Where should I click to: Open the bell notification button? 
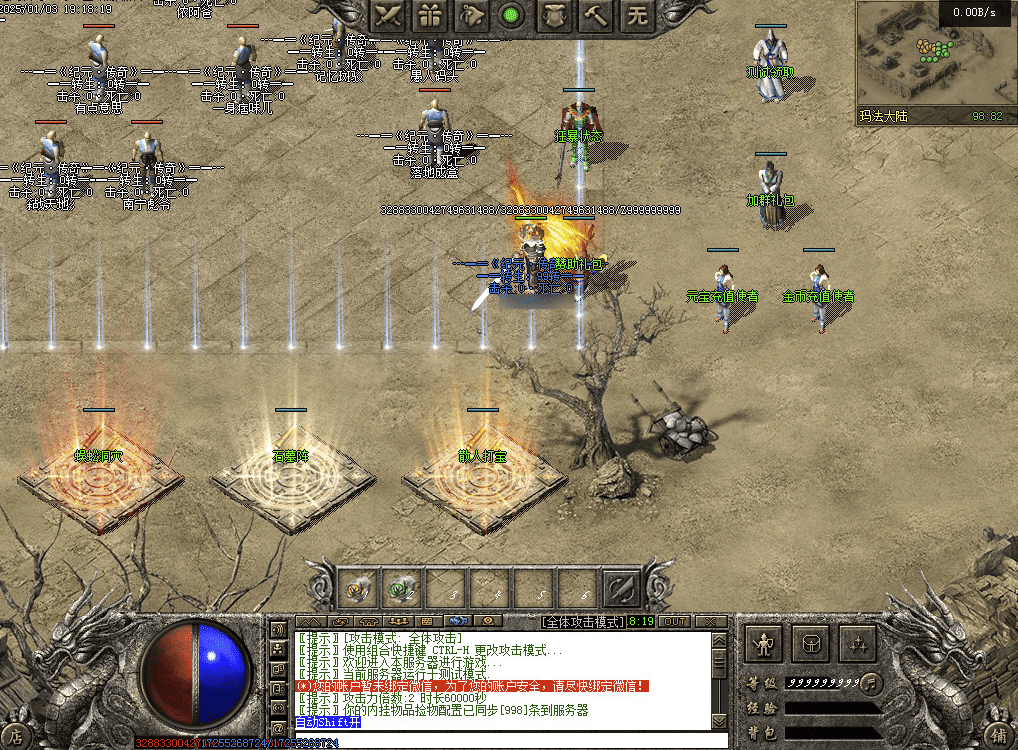tap(471, 15)
